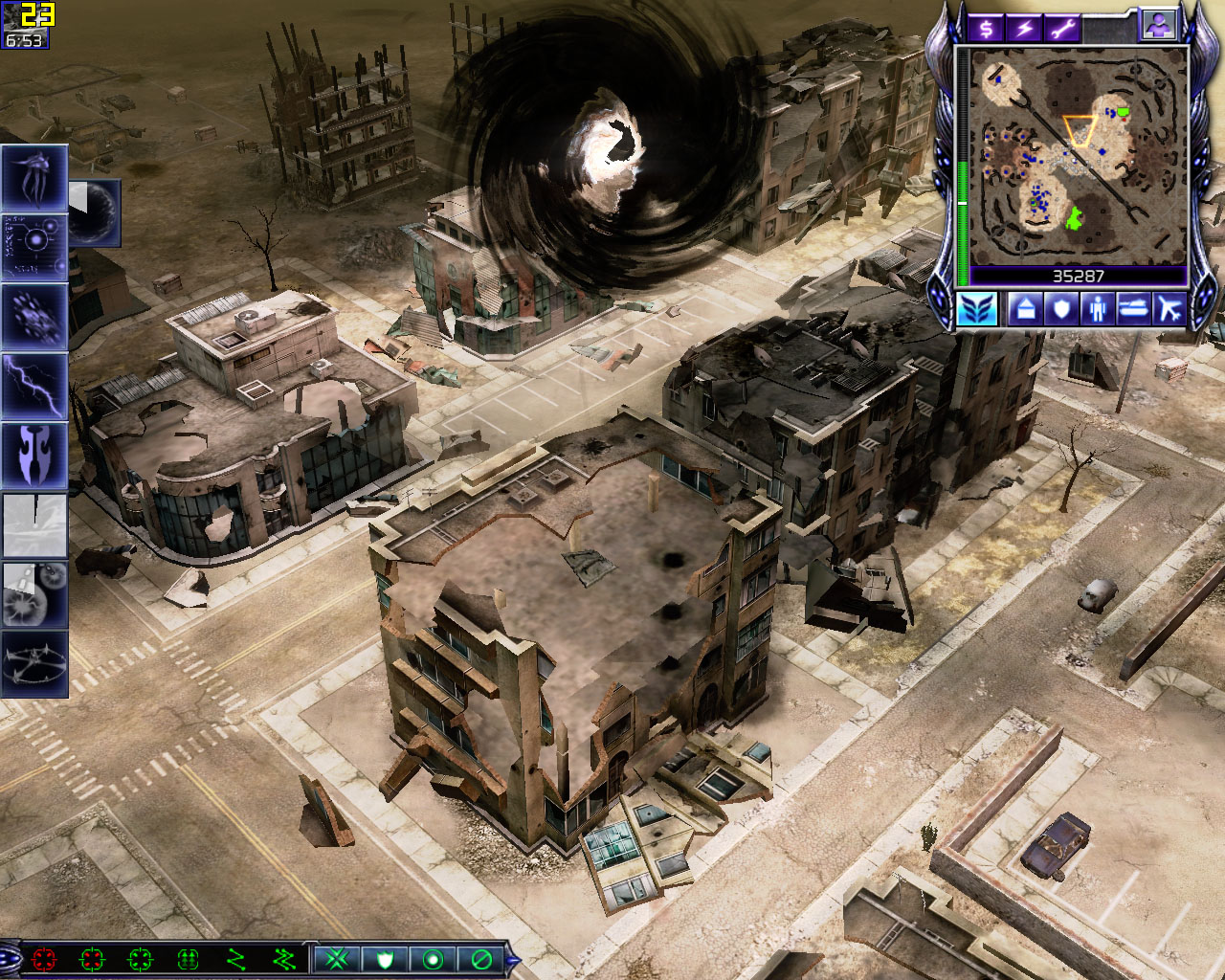Open the player portrait button
This screenshot has height=980, width=1225.
[x=1158, y=26]
